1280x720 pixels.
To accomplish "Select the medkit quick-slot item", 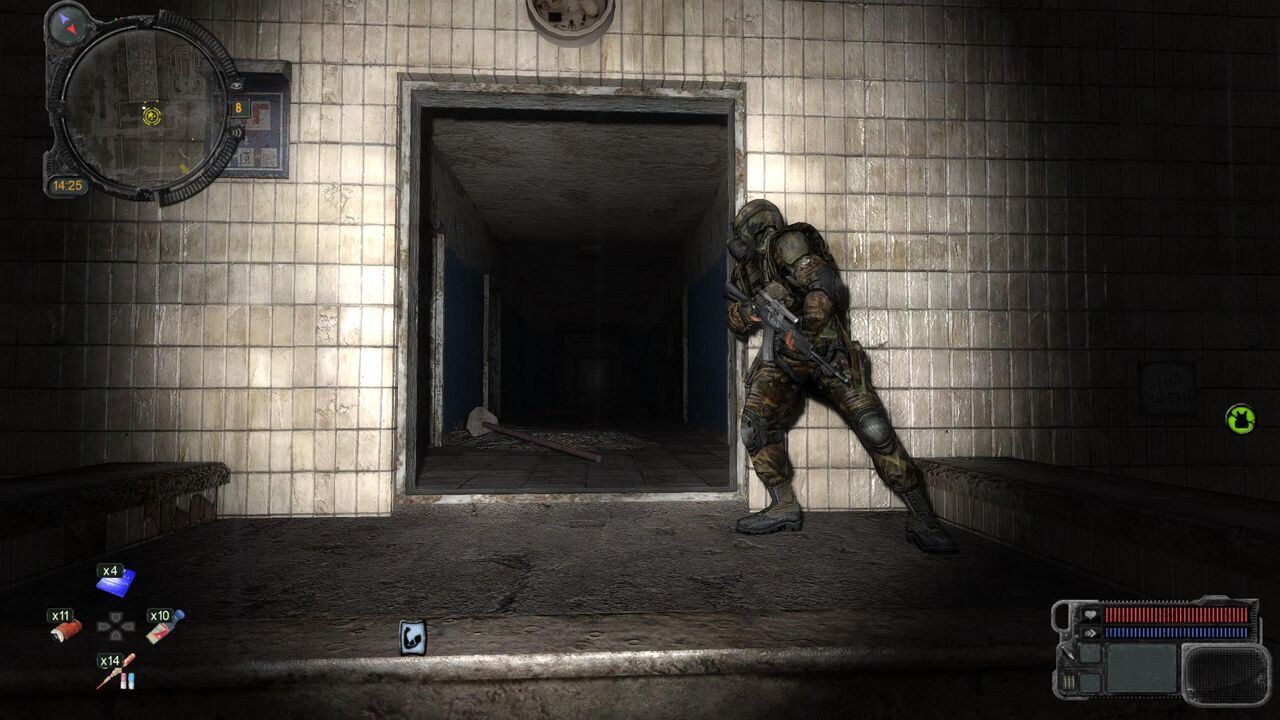I will 162,628.
